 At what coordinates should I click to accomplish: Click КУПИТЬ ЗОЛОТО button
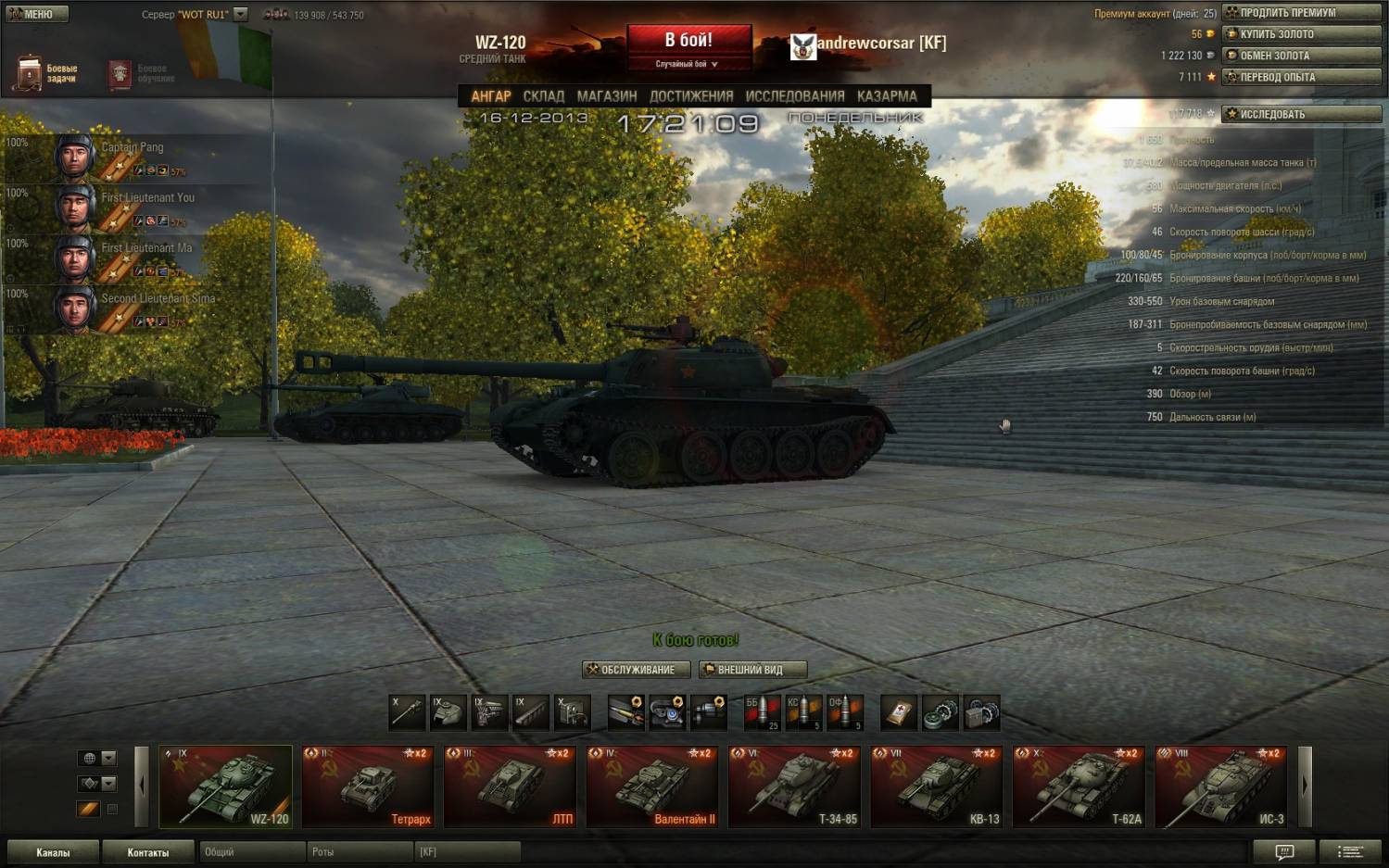1301,34
